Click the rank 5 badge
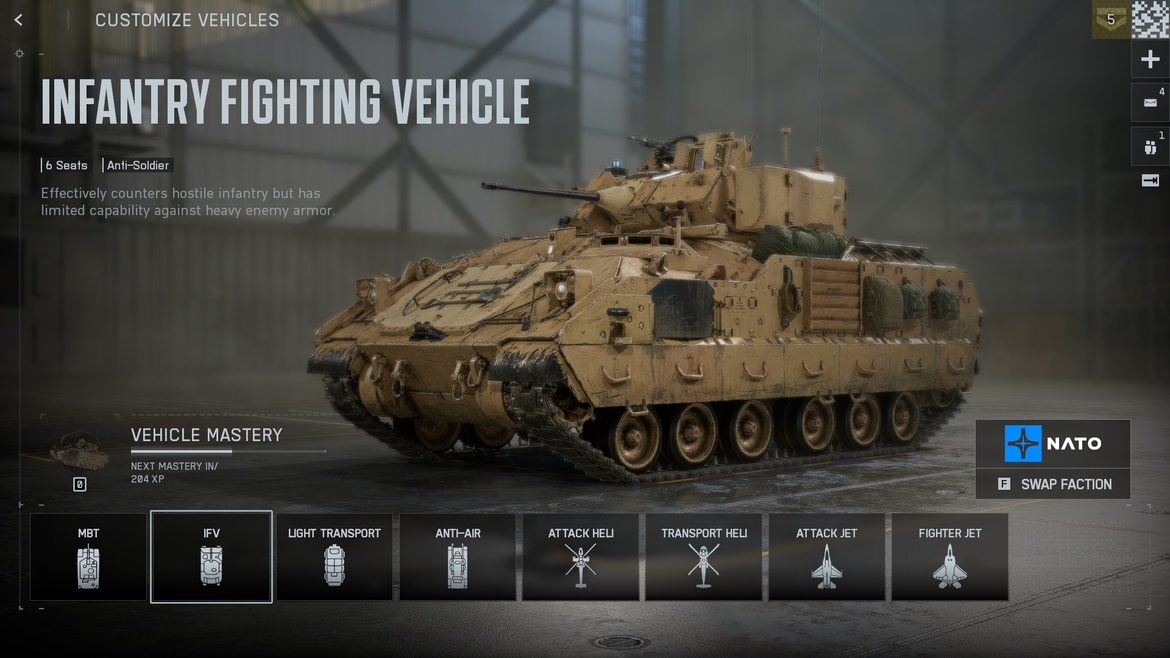Image resolution: width=1170 pixels, height=658 pixels. coord(1110,19)
